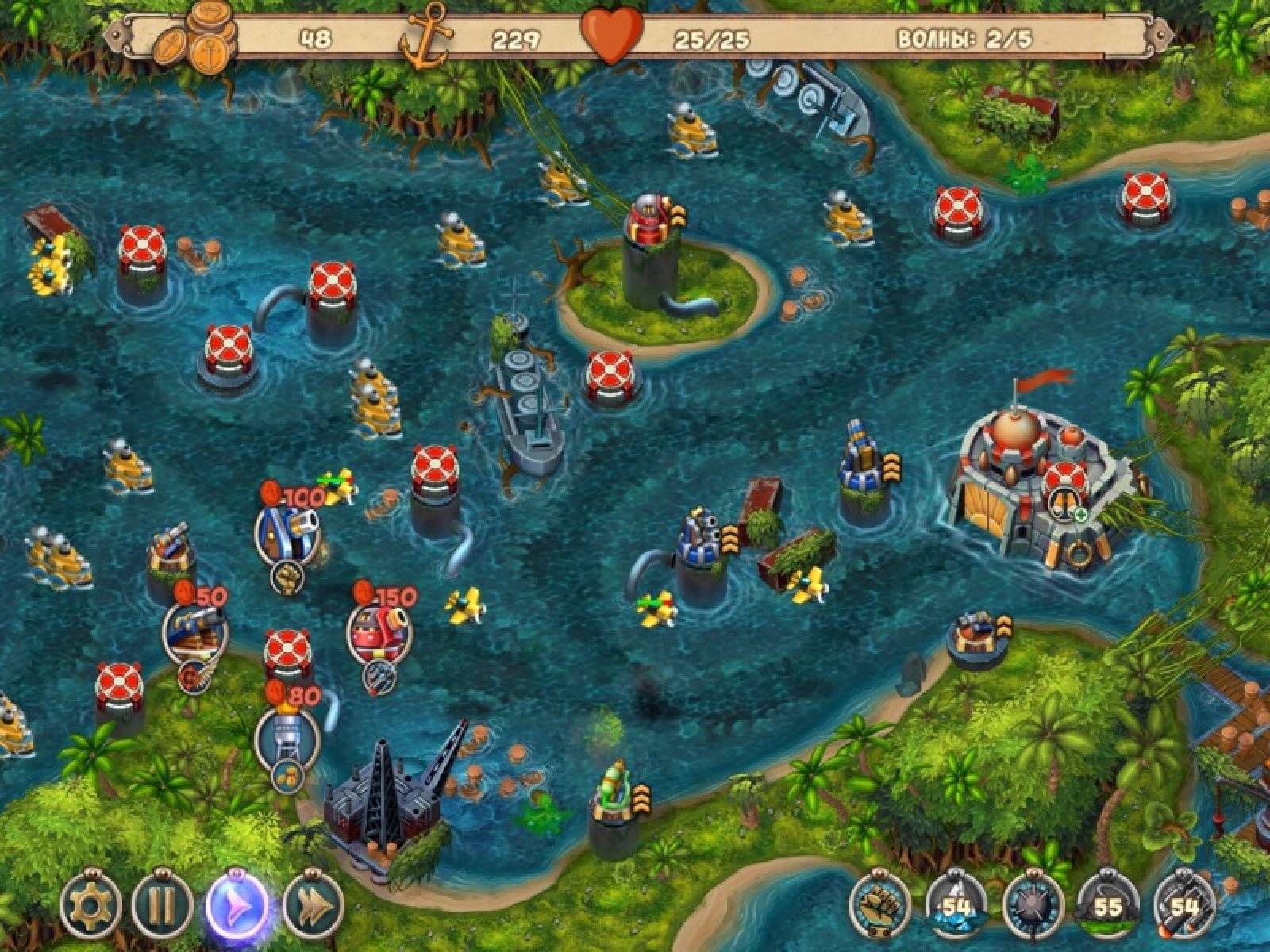
Task: Build the coin tower costing 80
Action: [287, 738]
